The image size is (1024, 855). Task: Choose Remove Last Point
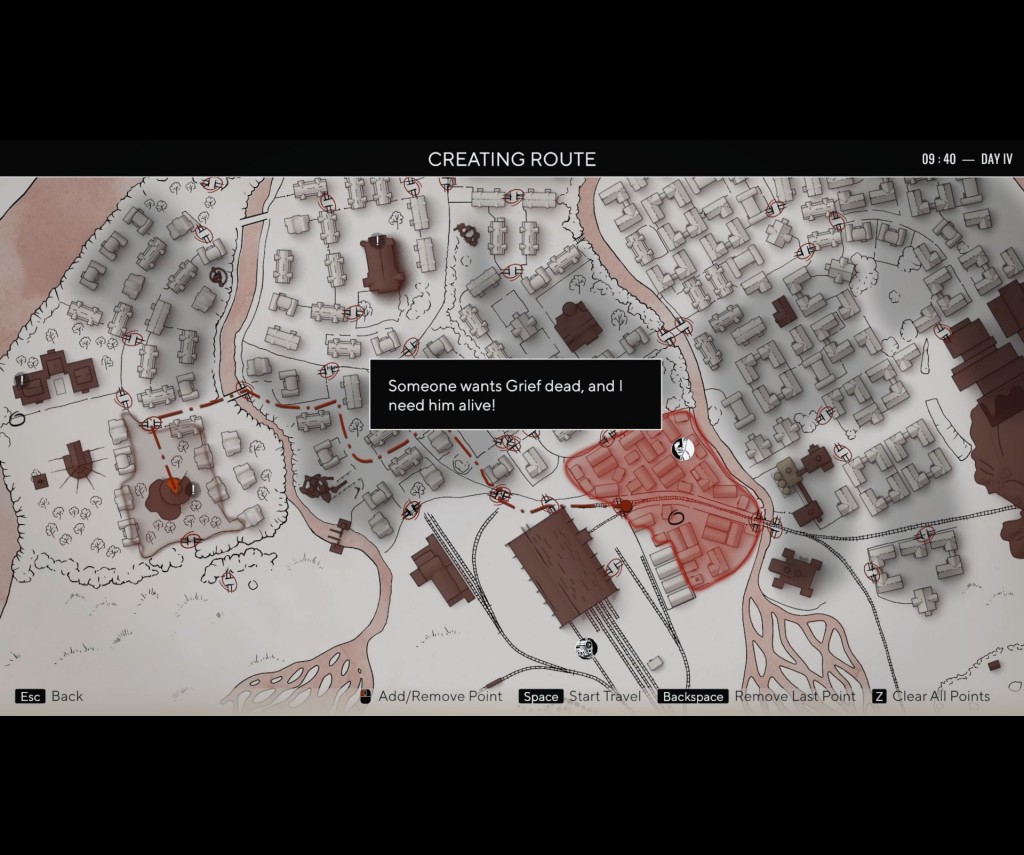click(795, 696)
